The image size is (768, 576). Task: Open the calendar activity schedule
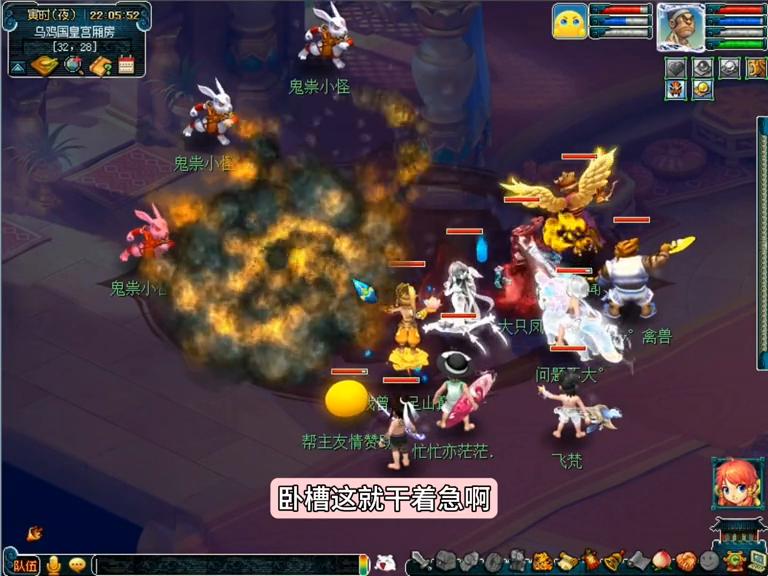click(x=126, y=66)
